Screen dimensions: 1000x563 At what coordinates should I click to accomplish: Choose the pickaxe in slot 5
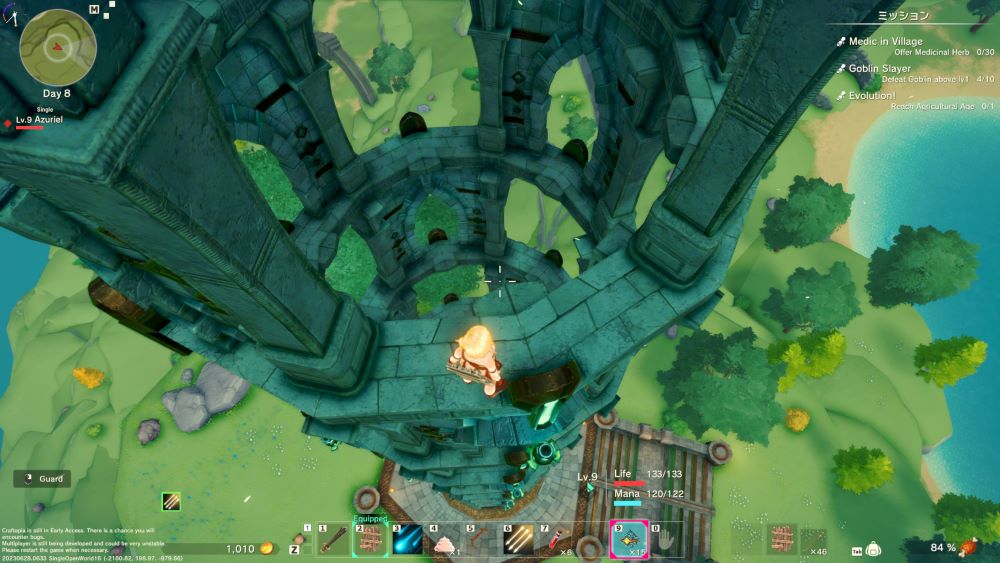pyautogui.click(x=481, y=541)
